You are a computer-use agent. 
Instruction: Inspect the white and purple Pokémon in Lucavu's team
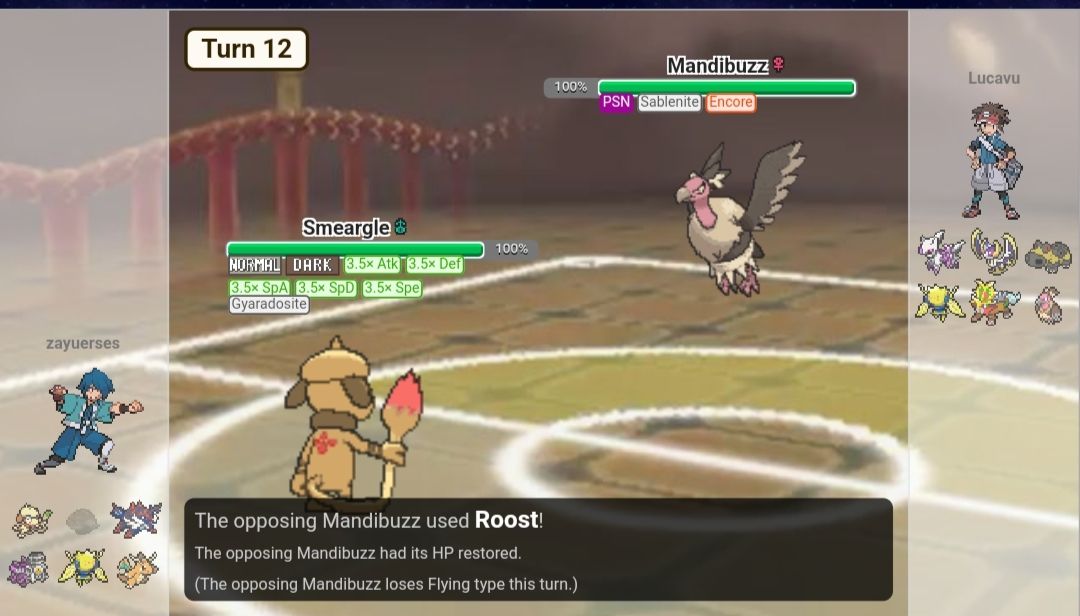[x=941, y=253]
